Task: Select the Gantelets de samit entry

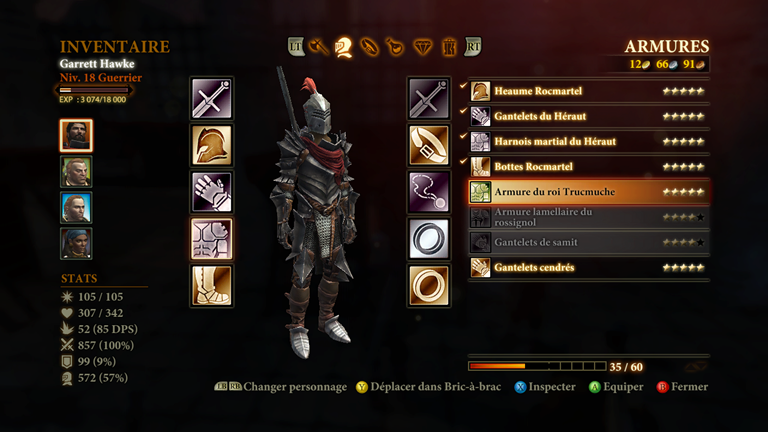Action: tap(588, 242)
